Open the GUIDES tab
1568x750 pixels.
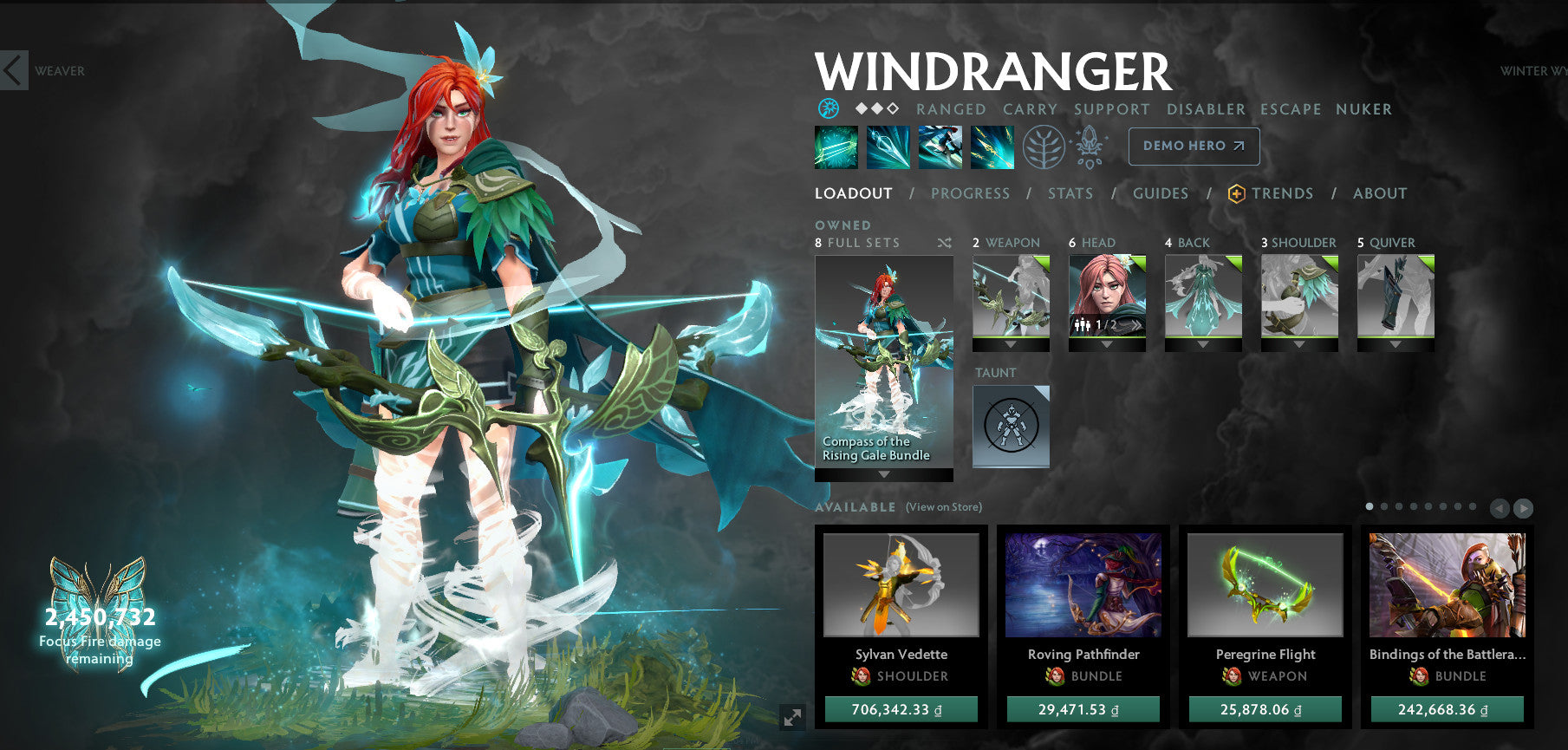(x=1160, y=193)
